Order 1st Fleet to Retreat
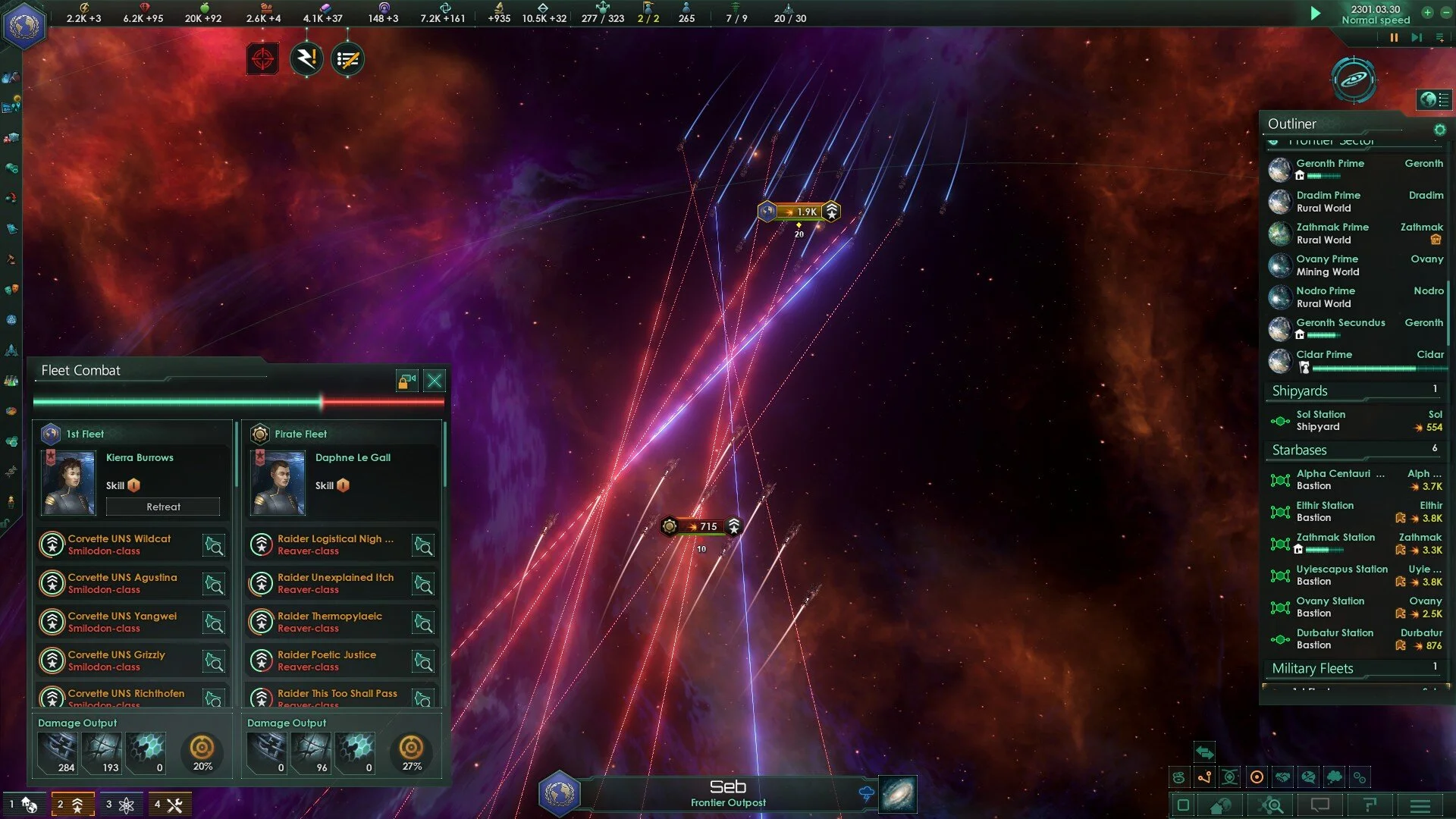This screenshot has height=819, width=1456. click(x=163, y=507)
